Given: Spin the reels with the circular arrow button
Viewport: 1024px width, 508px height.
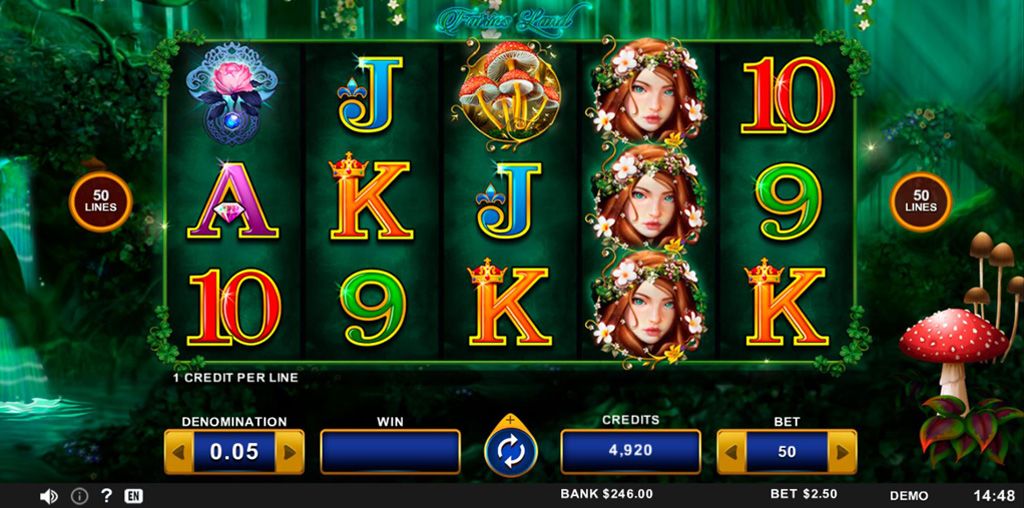Looking at the screenshot, I should (x=511, y=452).
